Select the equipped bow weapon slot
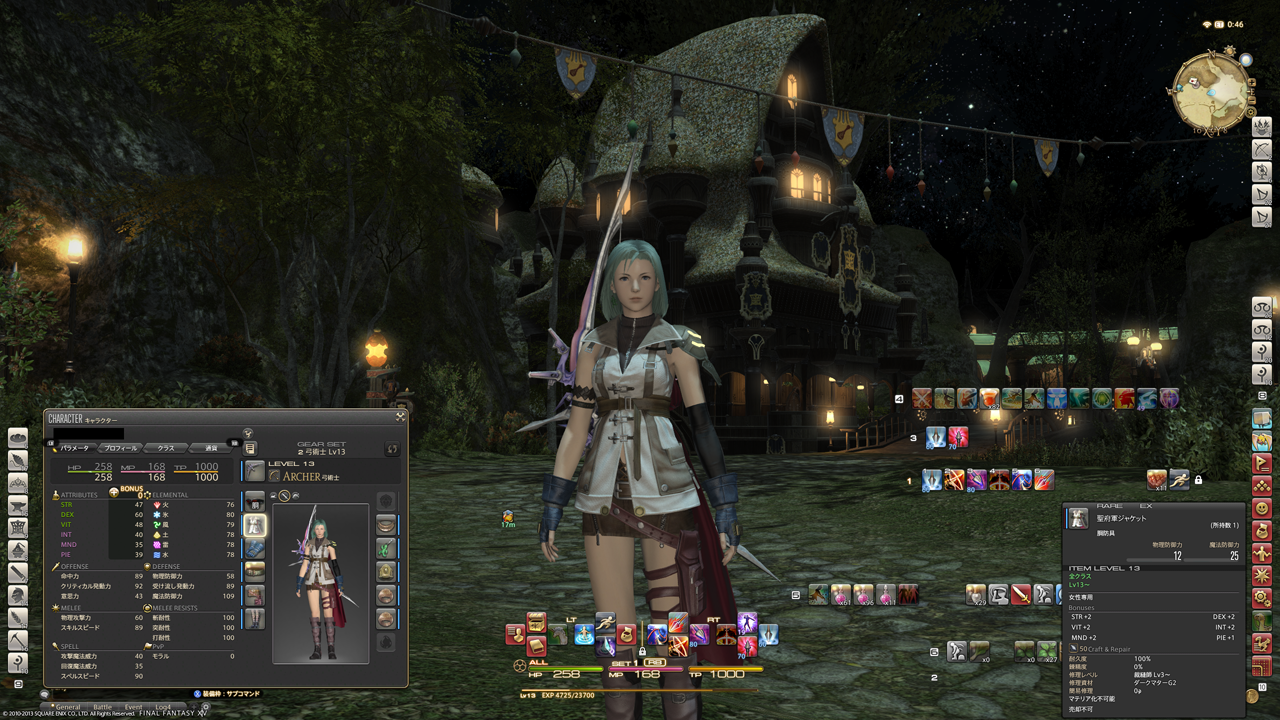Image resolution: width=1280 pixels, height=720 pixels. pos(255,471)
